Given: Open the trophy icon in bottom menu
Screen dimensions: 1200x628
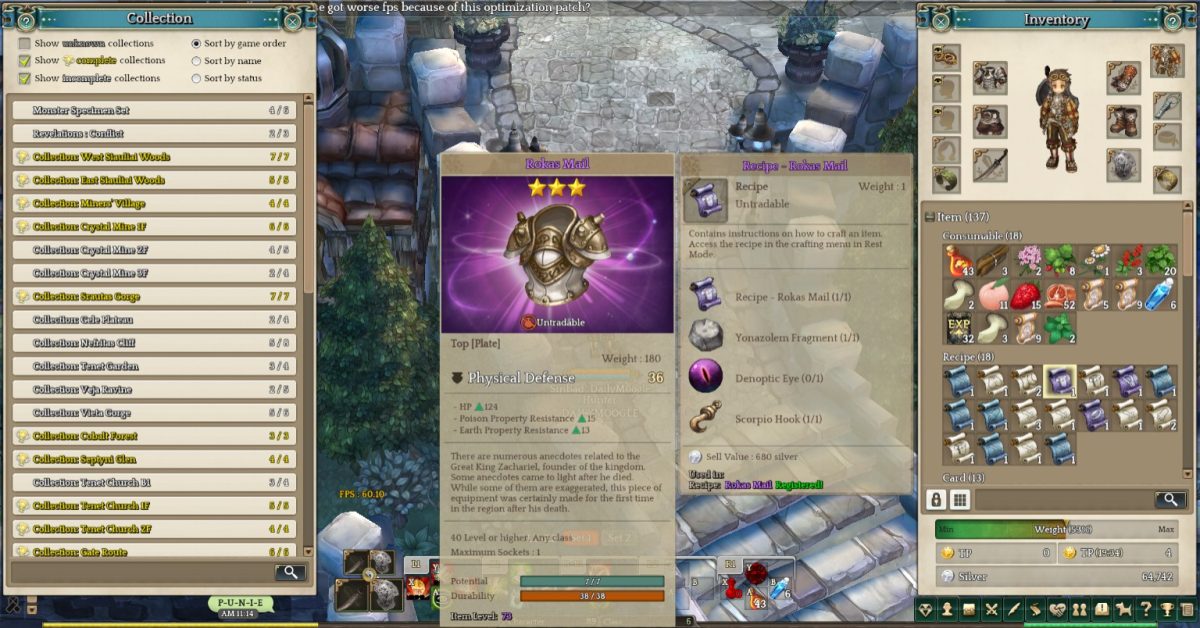Looking at the screenshot, I should pos(1165,609).
